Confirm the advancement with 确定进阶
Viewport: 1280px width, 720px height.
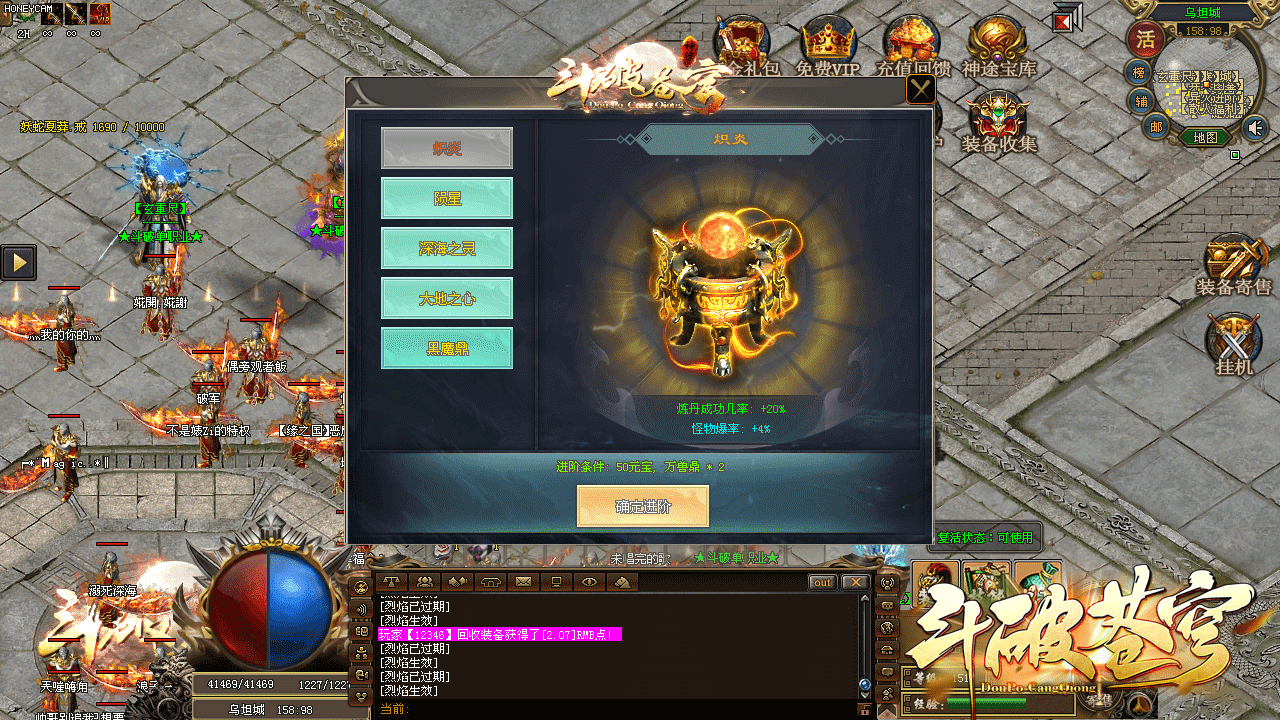pyautogui.click(x=643, y=506)
